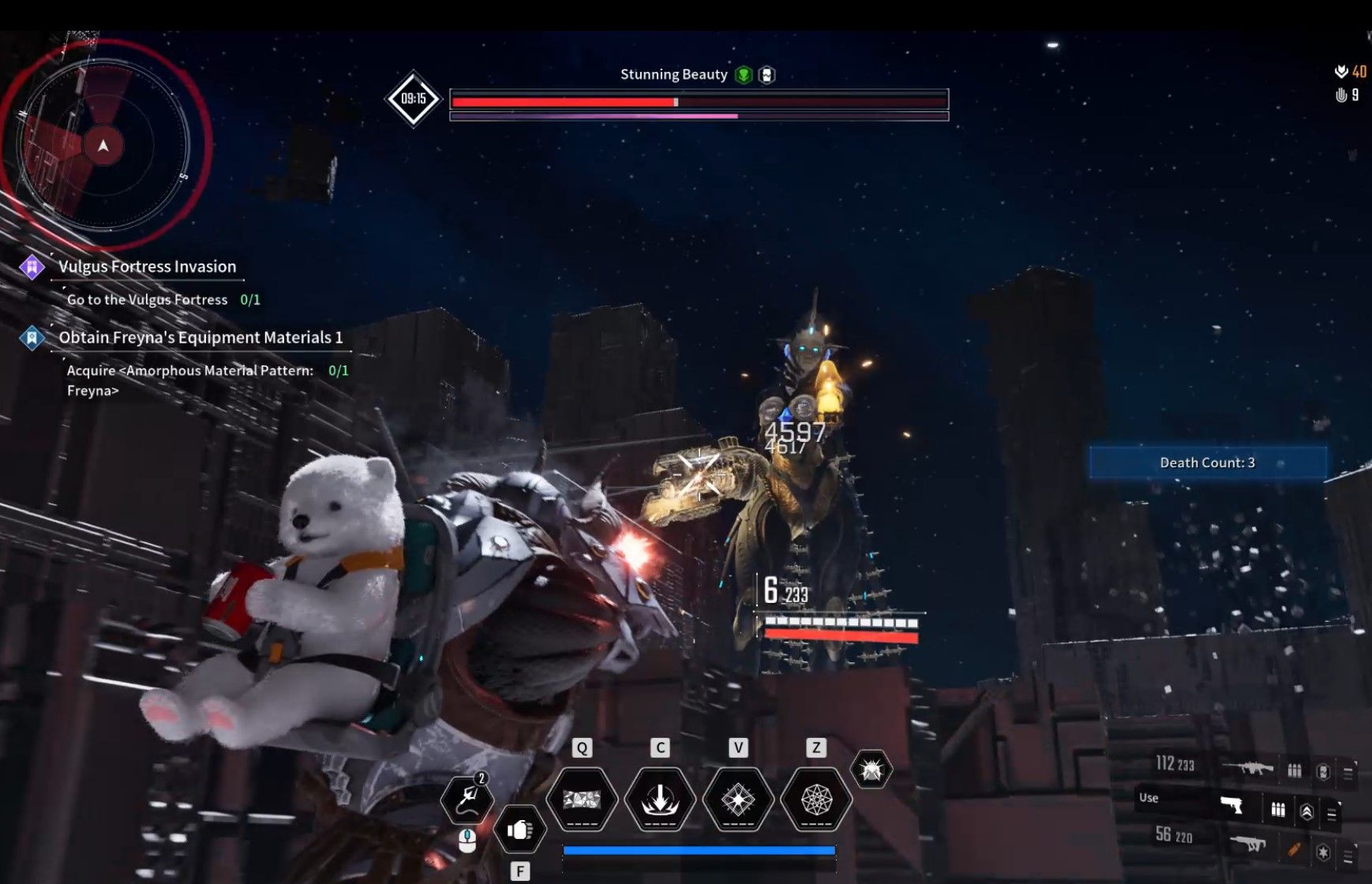The height and width of the screenshot is (884, 1372).
Task: Cast the geometric web ultimate skill
Action: [x=815, y=800]
